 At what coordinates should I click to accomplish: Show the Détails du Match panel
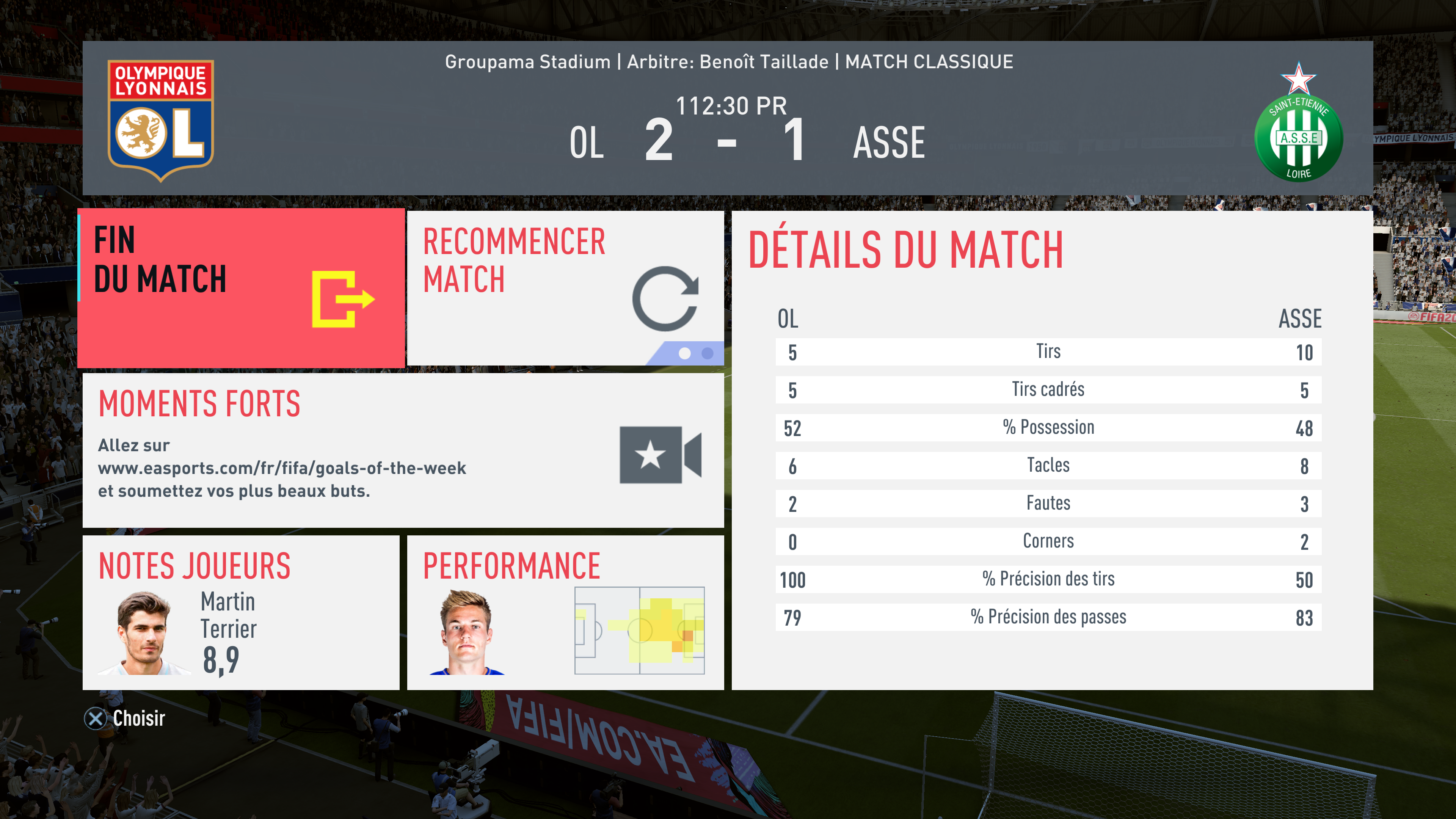point(1052,450)
